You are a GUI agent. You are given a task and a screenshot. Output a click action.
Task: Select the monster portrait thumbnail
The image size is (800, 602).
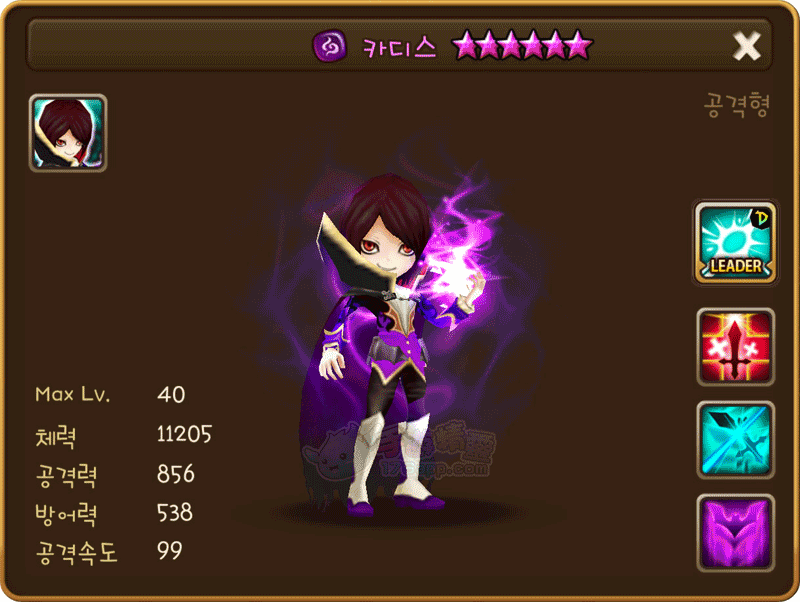coord(68,133)
